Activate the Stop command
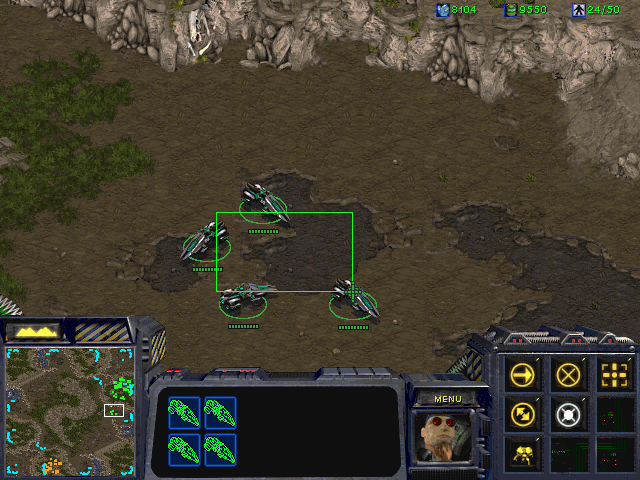640x480 pixels. click(568, 375)
